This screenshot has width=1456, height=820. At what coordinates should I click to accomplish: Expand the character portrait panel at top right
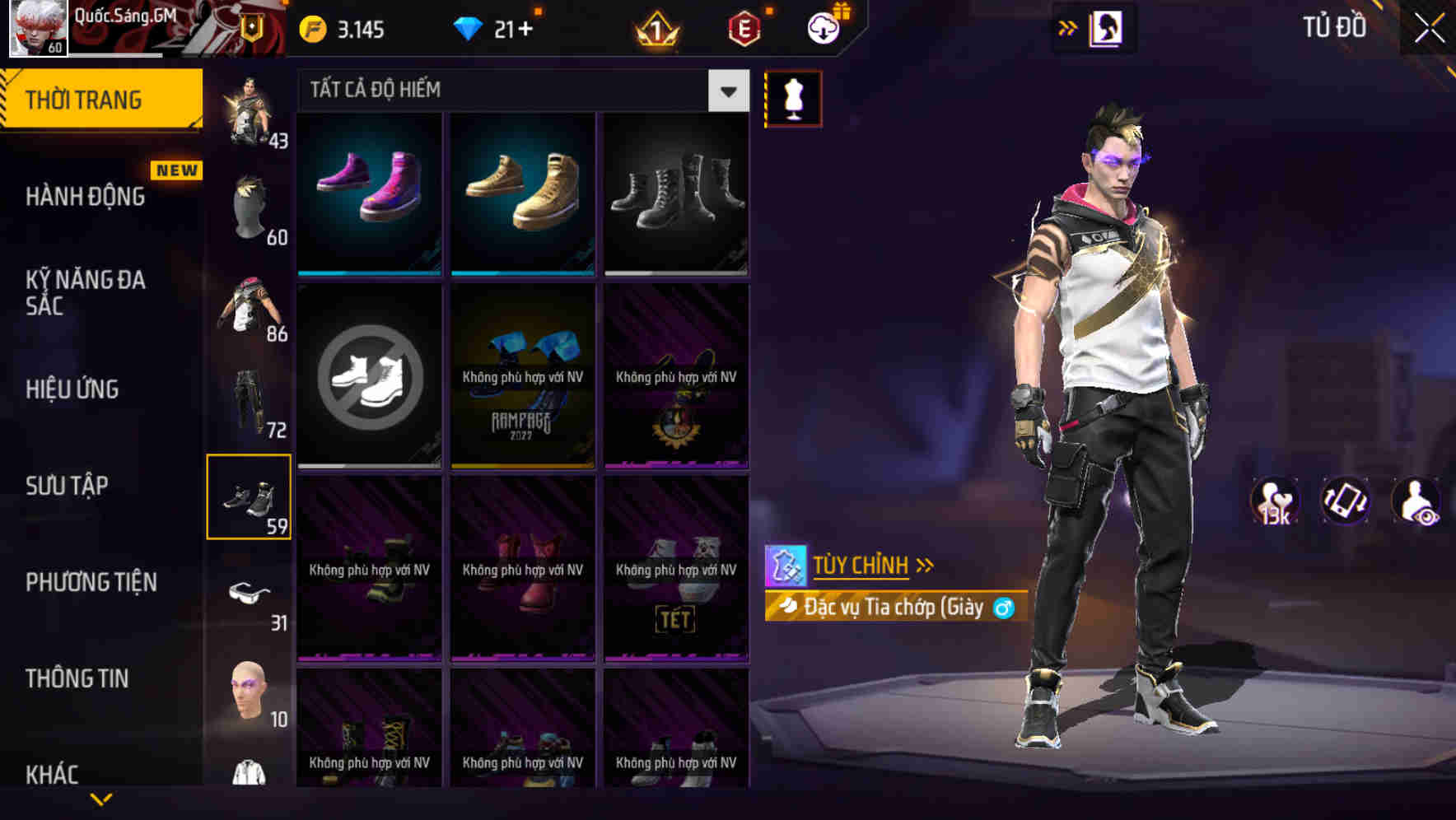1108,27
